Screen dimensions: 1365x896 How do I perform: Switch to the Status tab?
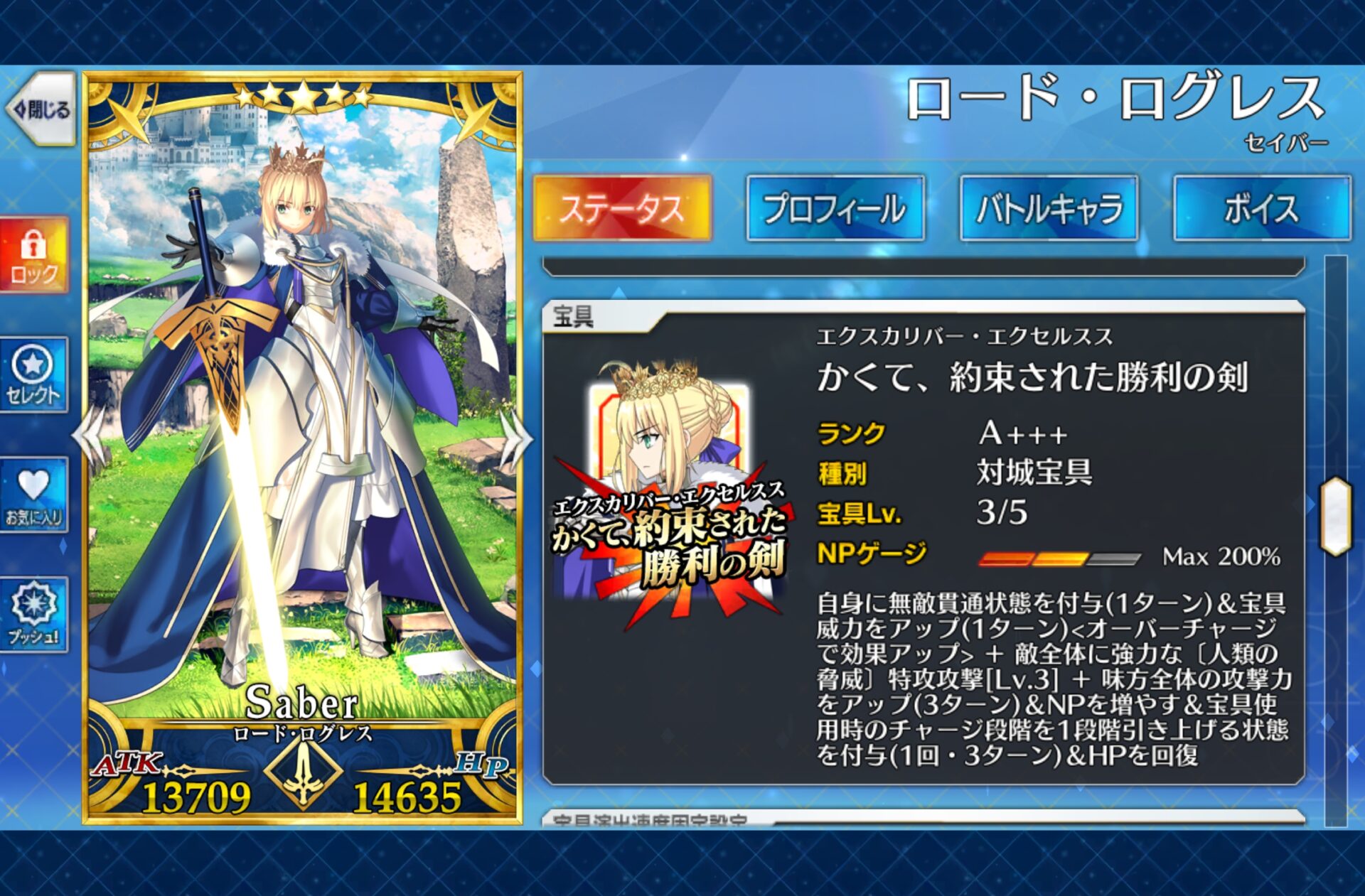pyautogui.click(x=622, y=208)
